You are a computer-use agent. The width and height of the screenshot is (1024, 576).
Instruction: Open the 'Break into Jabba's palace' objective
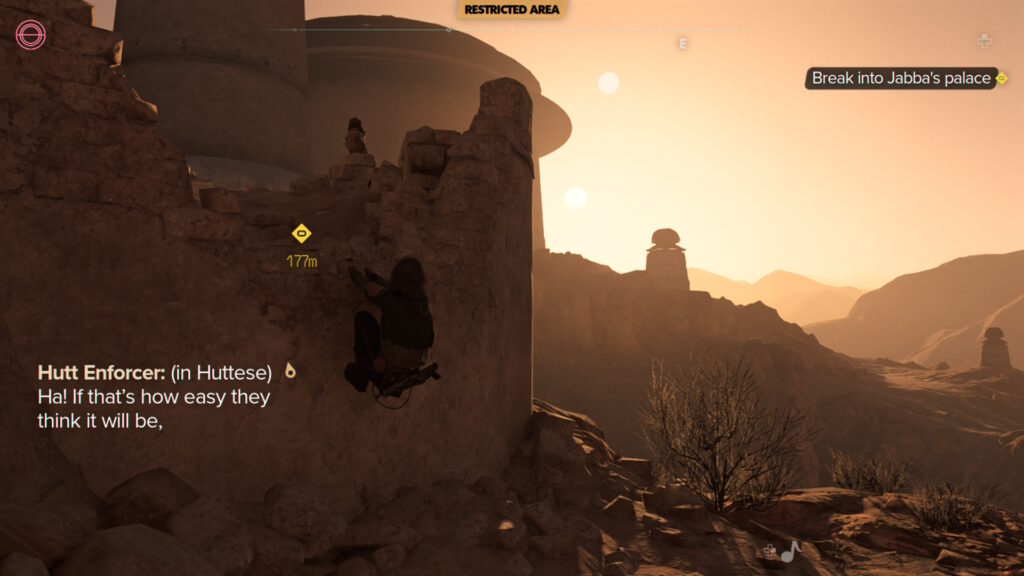(901, 78)
